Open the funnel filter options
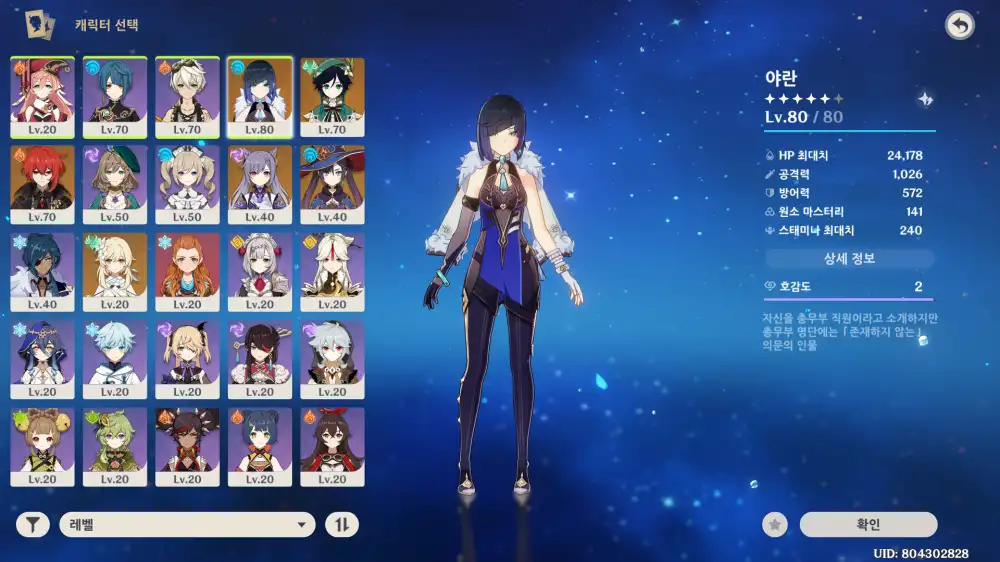1000x562 pixels. 33,524
